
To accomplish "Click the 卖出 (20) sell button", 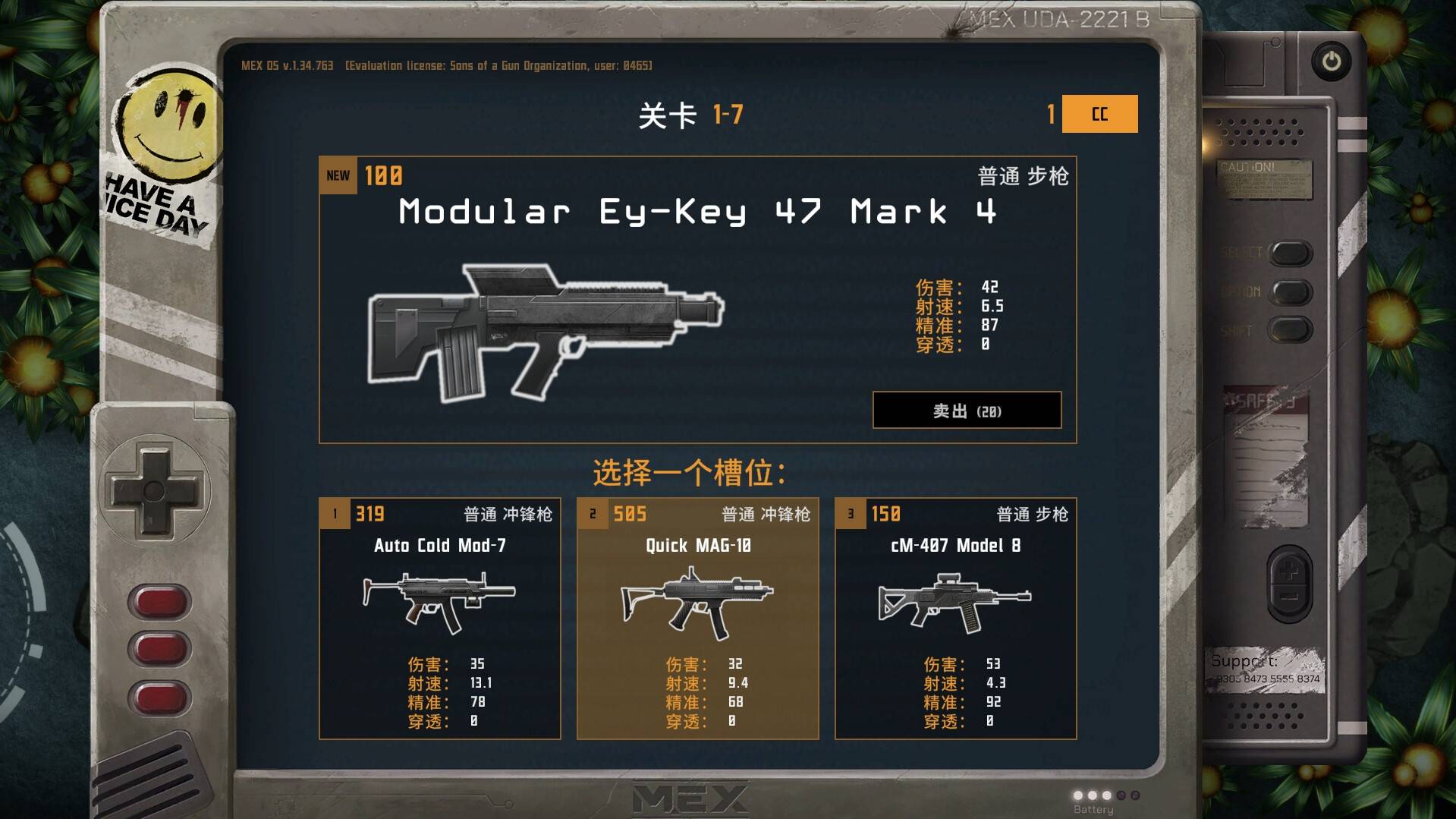I will click(x=967, y=410).
